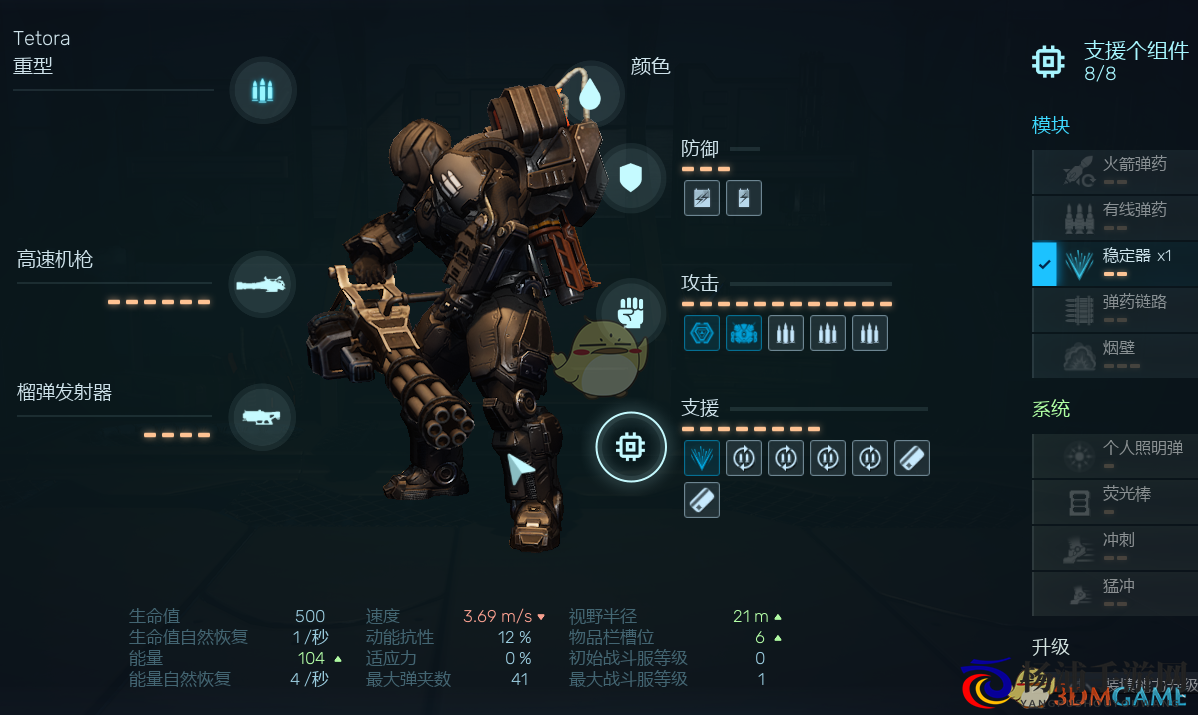This screenshot has height=715, width=1198.
Task: Pick the 烟壁 module
Action: tap(1114, 356)
